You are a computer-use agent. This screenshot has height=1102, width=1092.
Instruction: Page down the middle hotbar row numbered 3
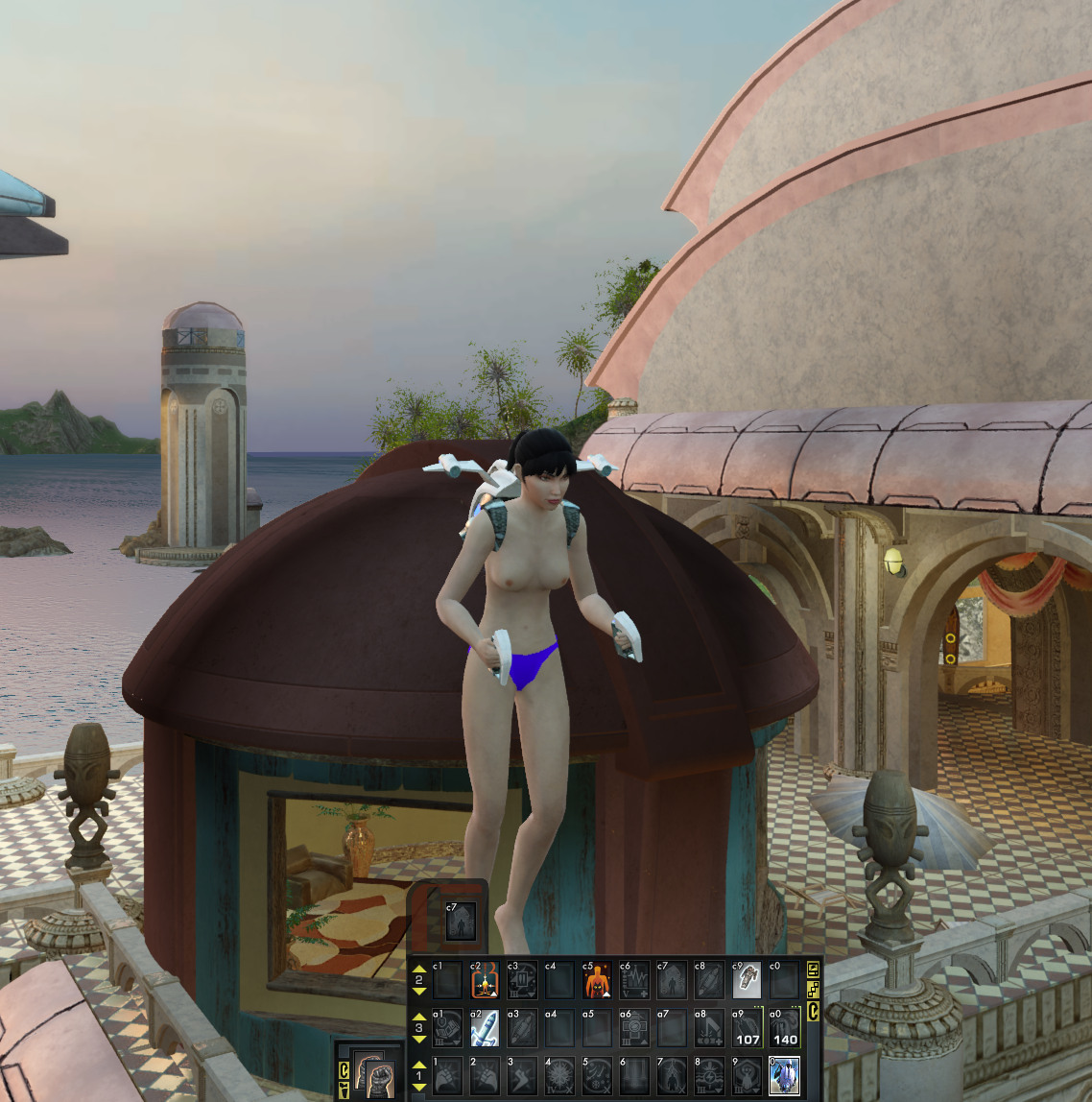tap(419, 1040)
